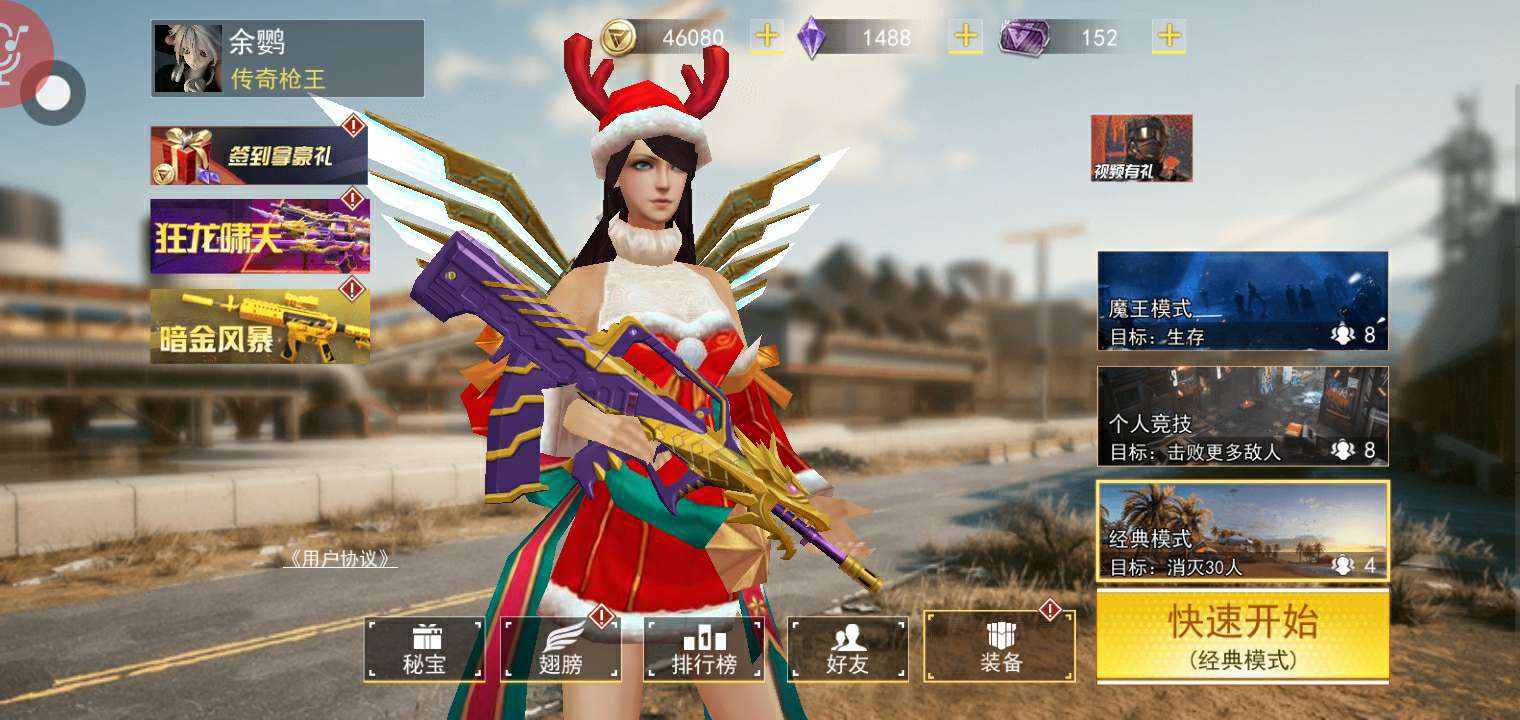Image resolution: width=1520 pixels, height=720 pixels.
Task: Add purple diamonds with plus button
Action: (966, 37)
